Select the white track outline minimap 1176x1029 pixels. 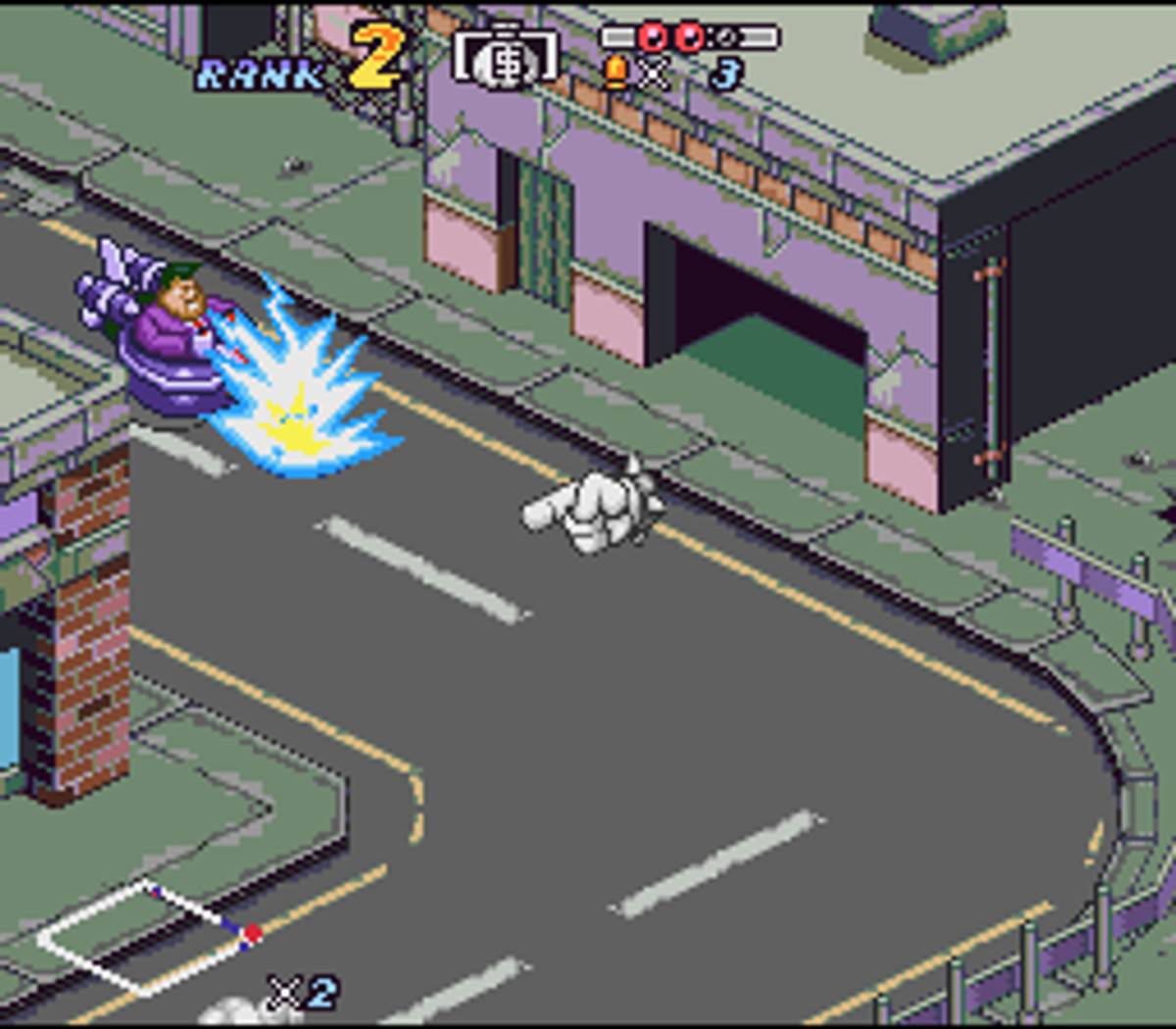coord(149,936)
